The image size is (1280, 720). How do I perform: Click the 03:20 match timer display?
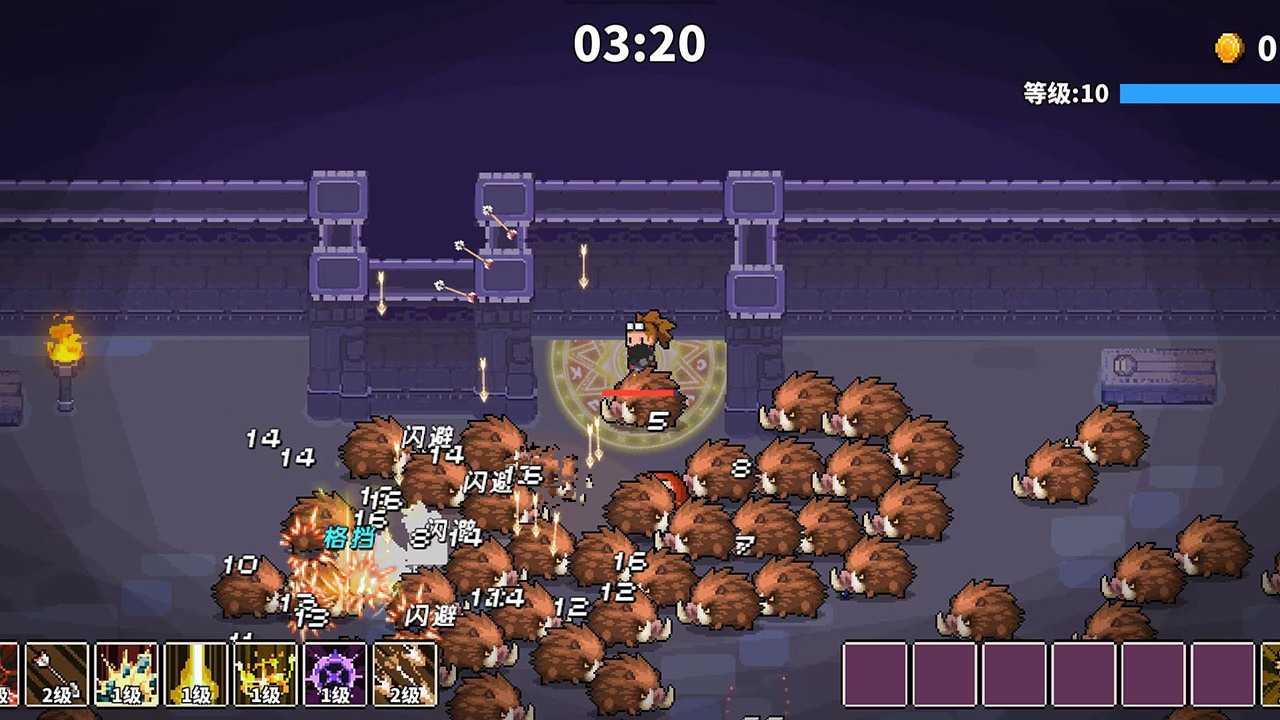click(639, 43)
